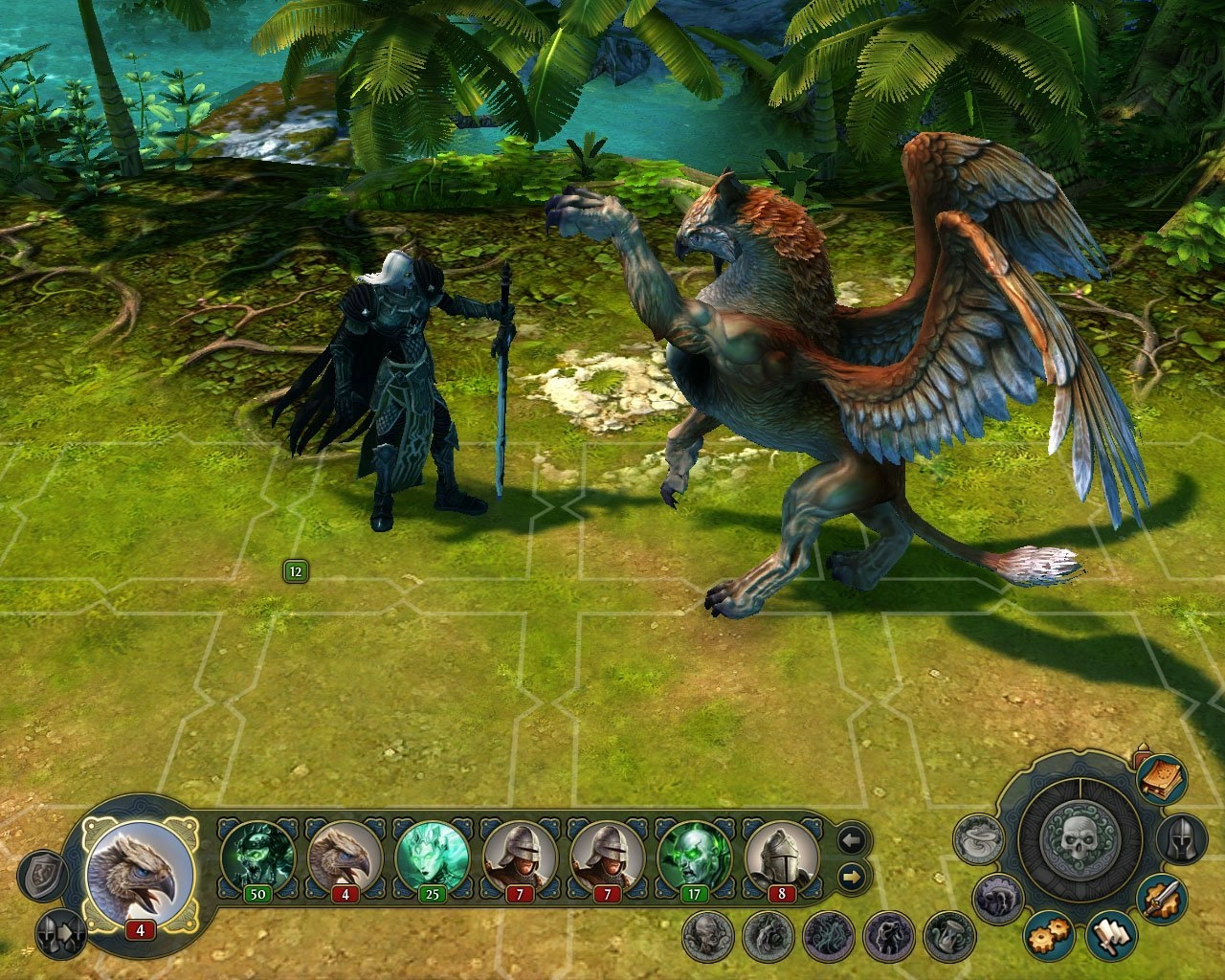Choose the ghost portrait with stack 25
This screenshot has width=1225, height=980.
click(433, 857)
